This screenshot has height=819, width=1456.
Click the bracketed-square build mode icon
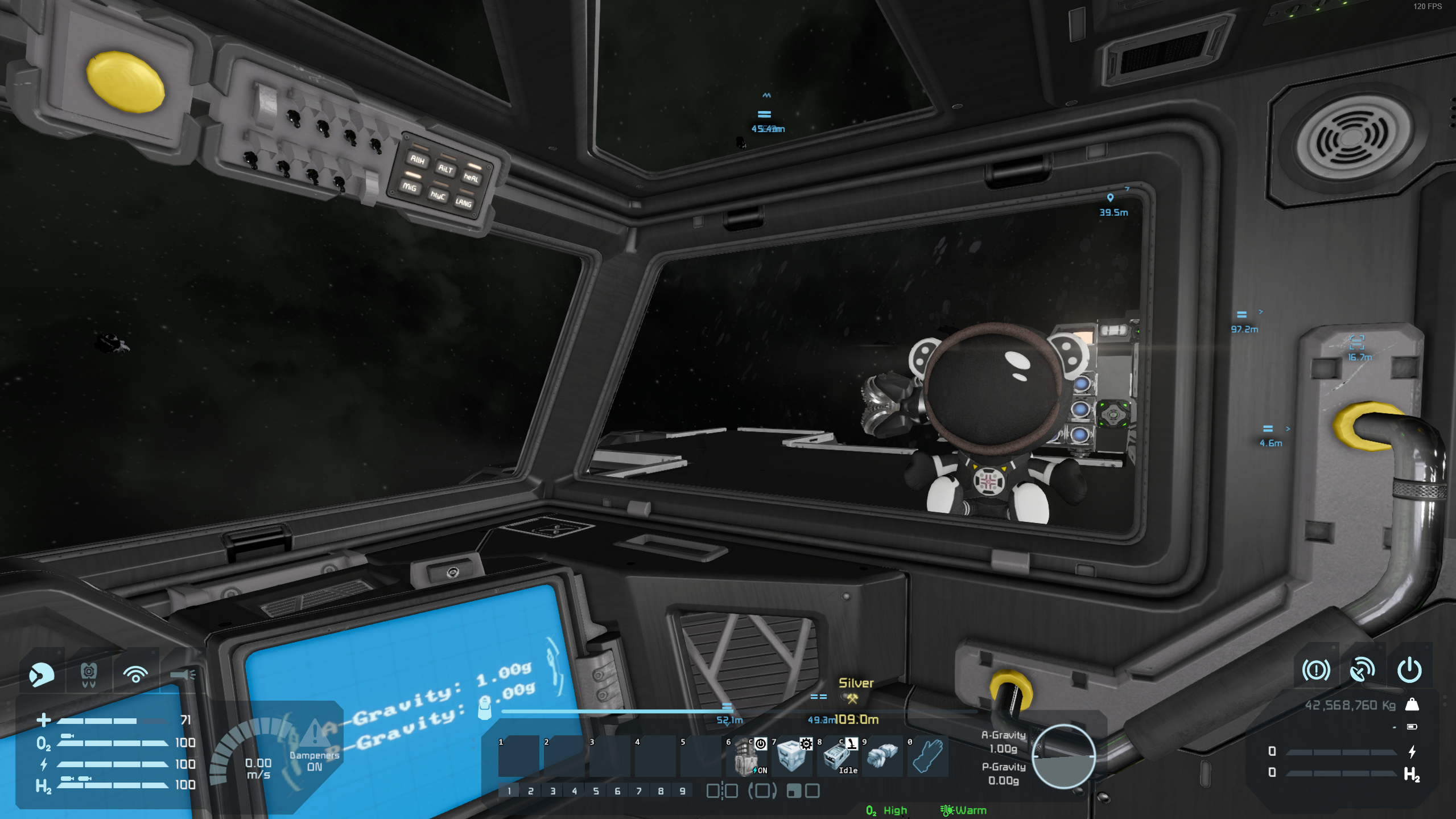(762, 791)
